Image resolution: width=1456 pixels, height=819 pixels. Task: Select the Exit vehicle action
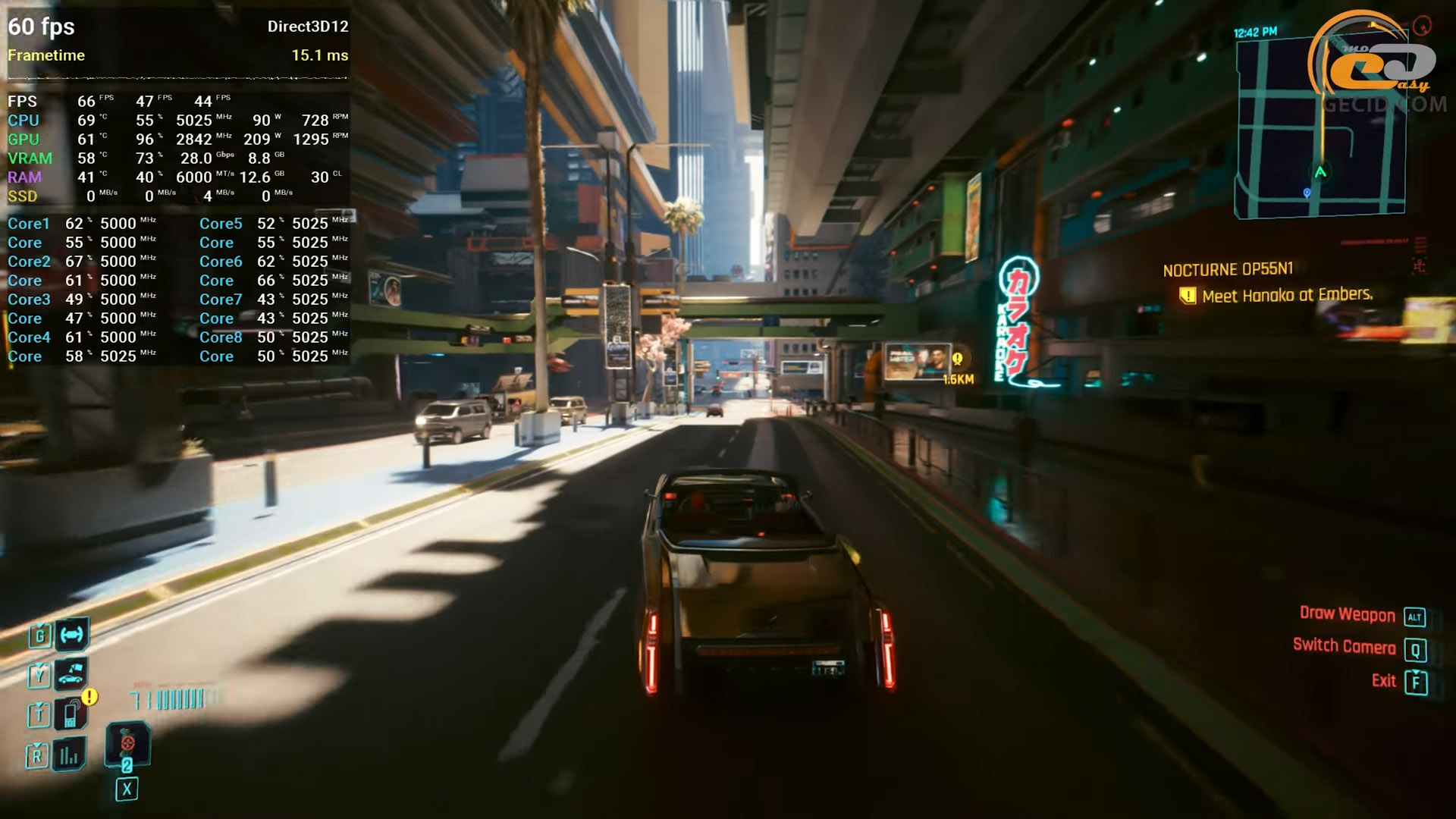[x=1384, y=681]
